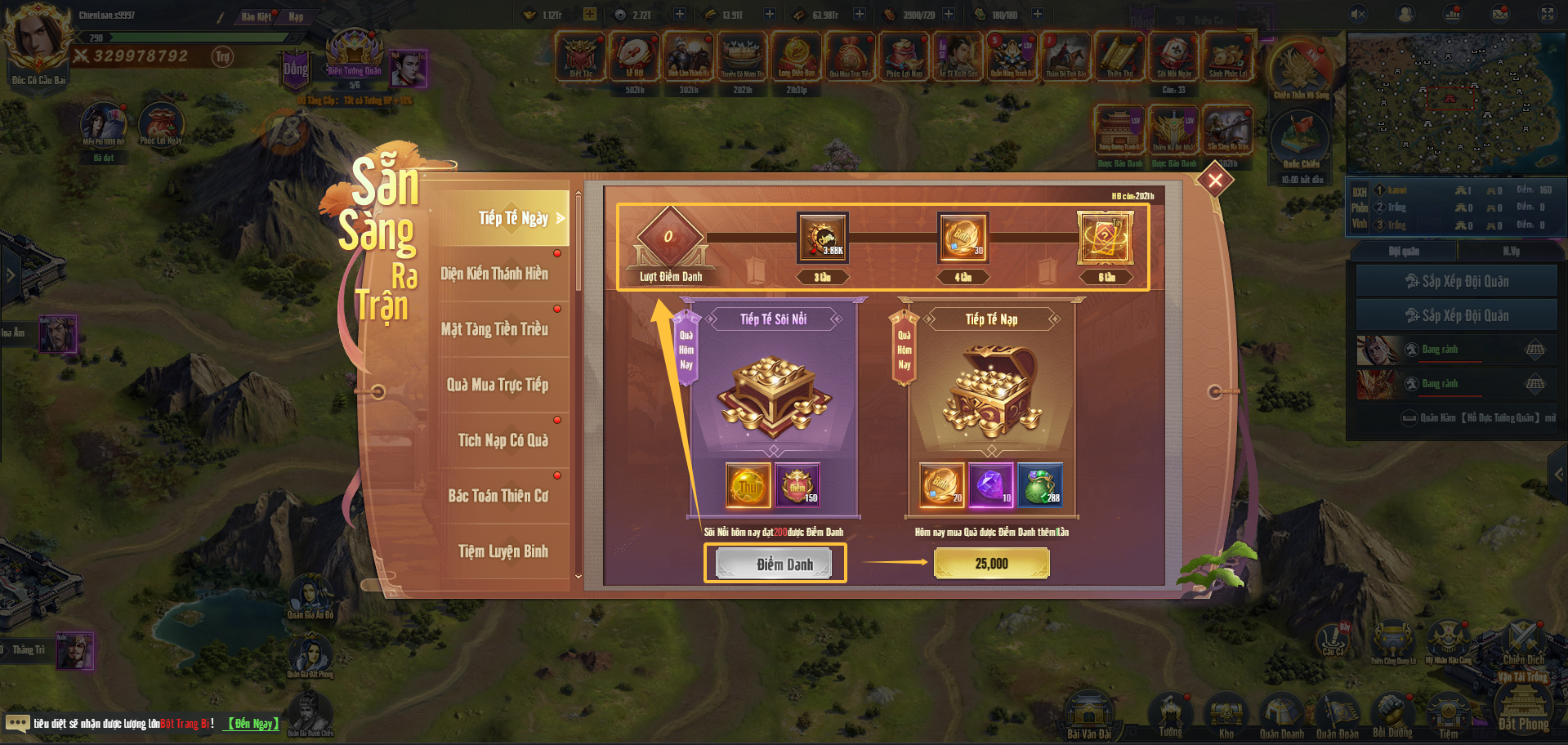Buy the gift with the 25,000 button
This screenshot has height=745, width=1568.
(x=991, y=564)
